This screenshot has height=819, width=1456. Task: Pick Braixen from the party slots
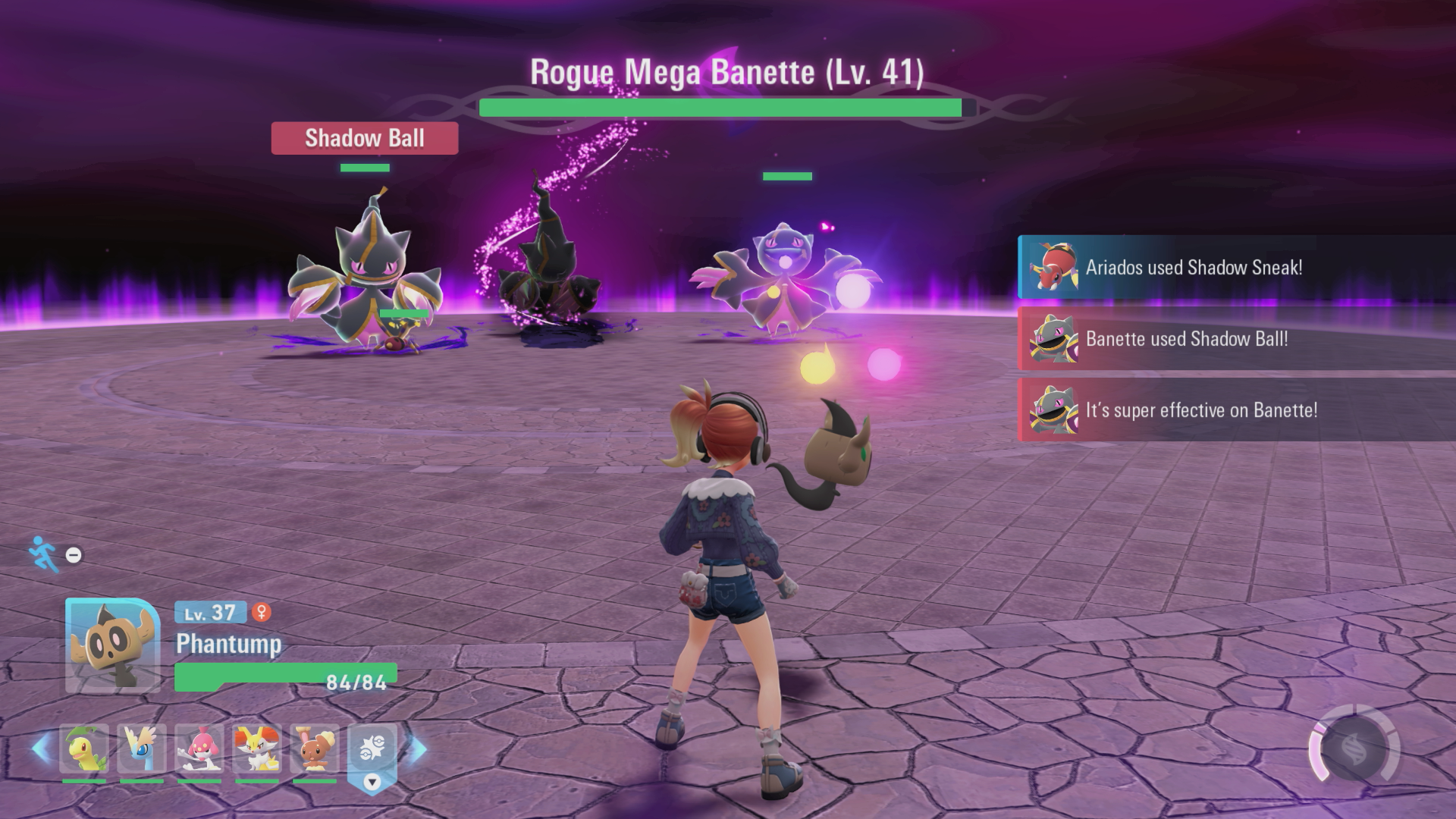point(257,748)
